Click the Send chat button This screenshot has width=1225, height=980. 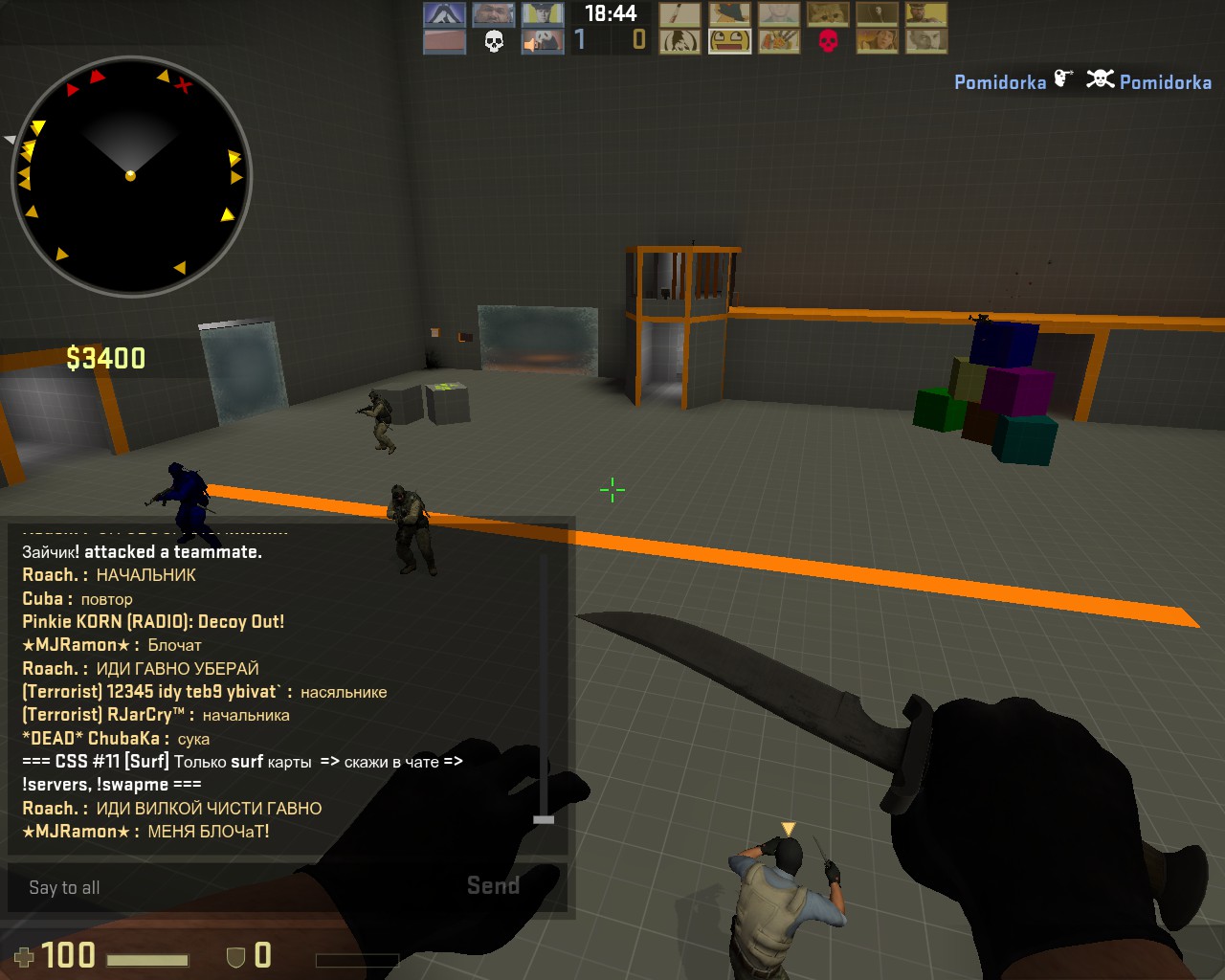point(493,886)
